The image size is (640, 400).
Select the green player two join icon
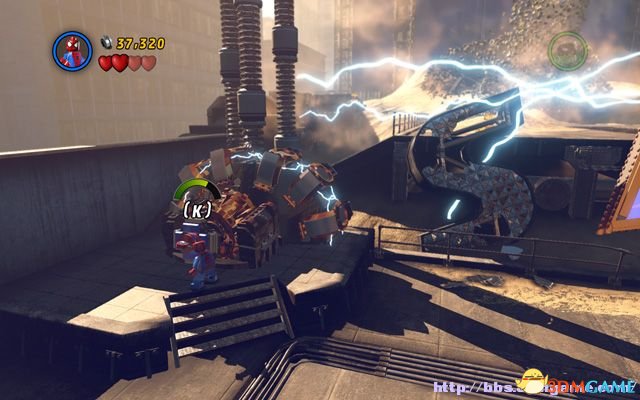568,49
